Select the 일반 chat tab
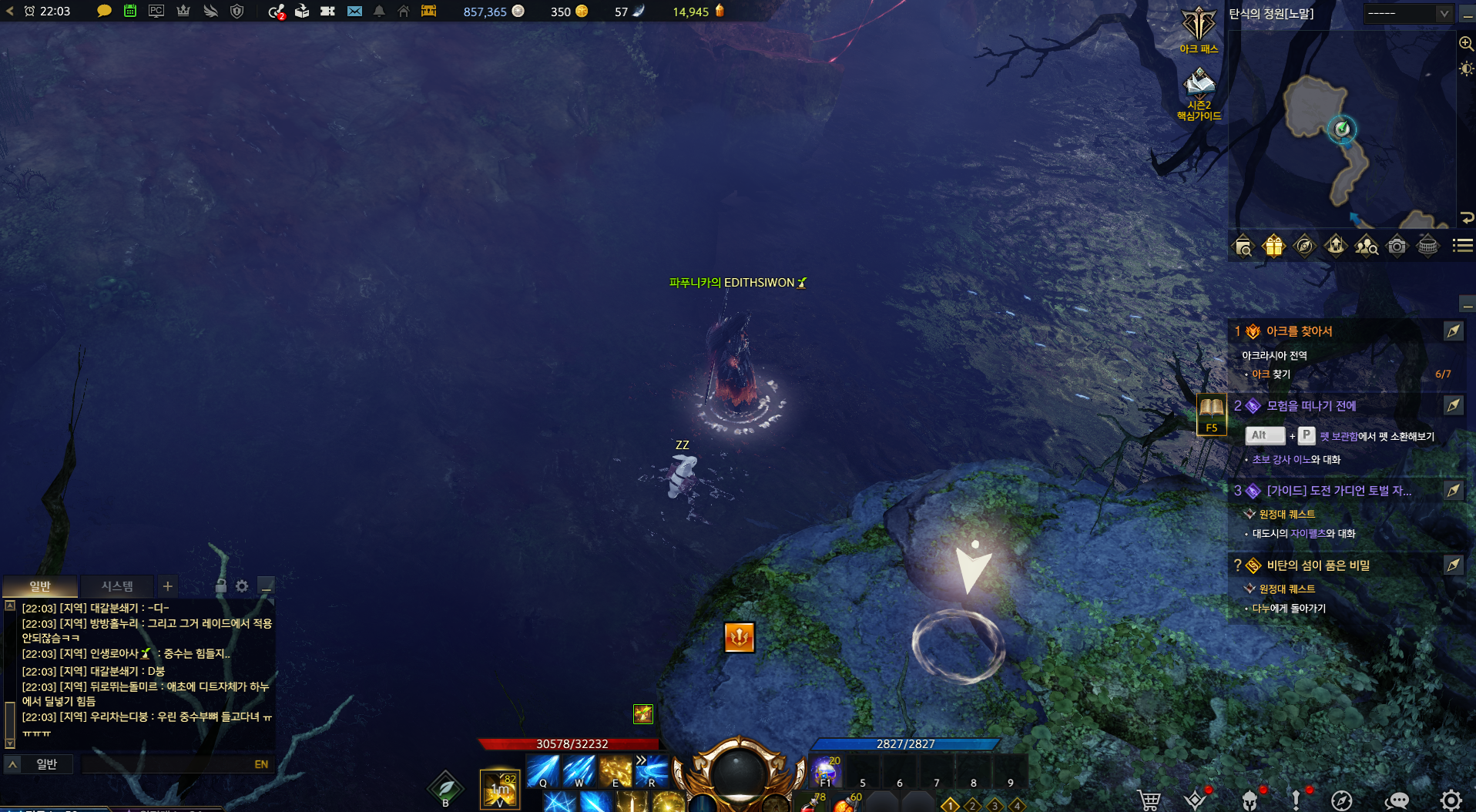 [40, 586]
